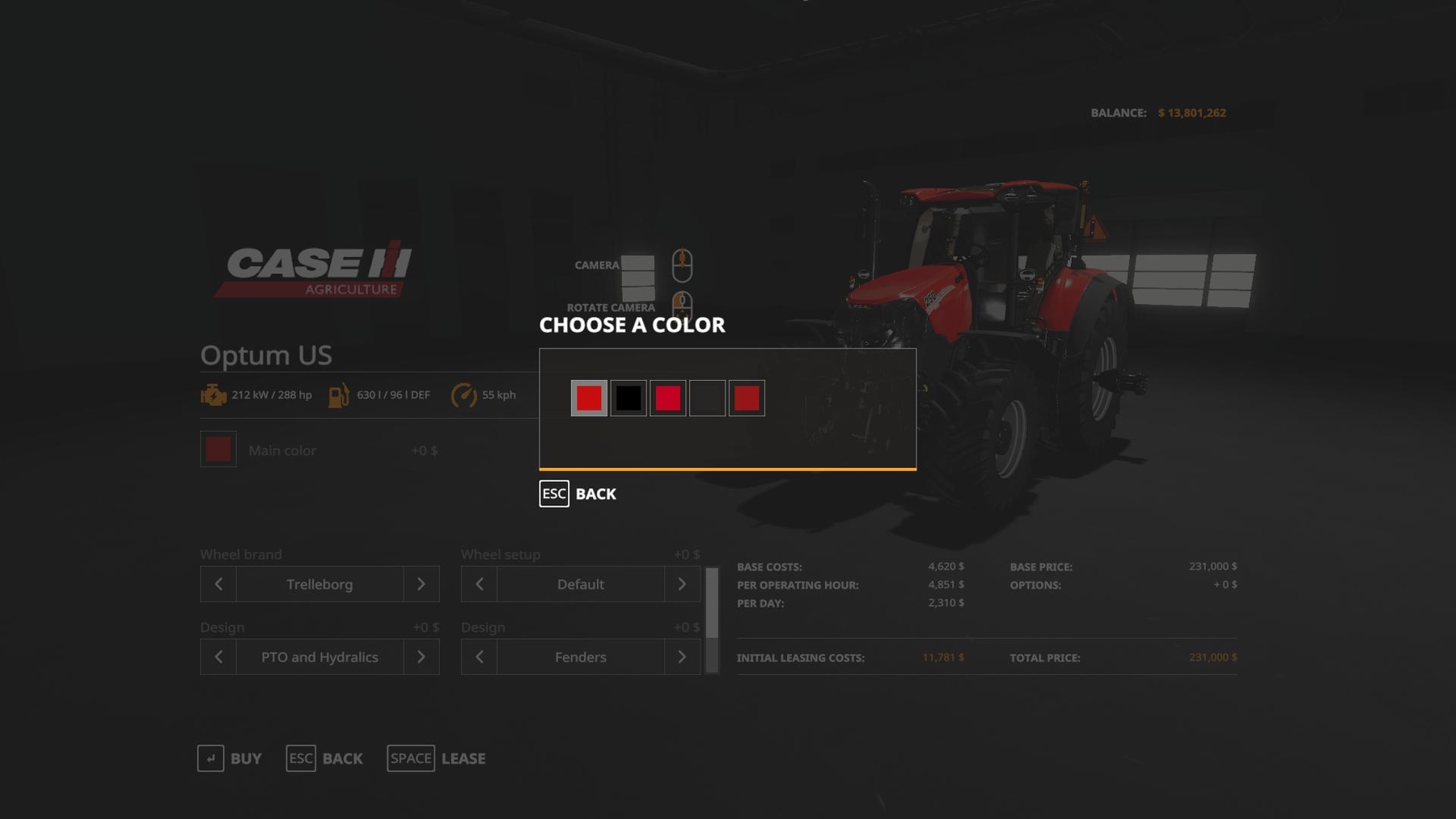Show the previous design before Fenders
The height and width of the screenshot is (819, 1456).
click(x=480, y=656)
